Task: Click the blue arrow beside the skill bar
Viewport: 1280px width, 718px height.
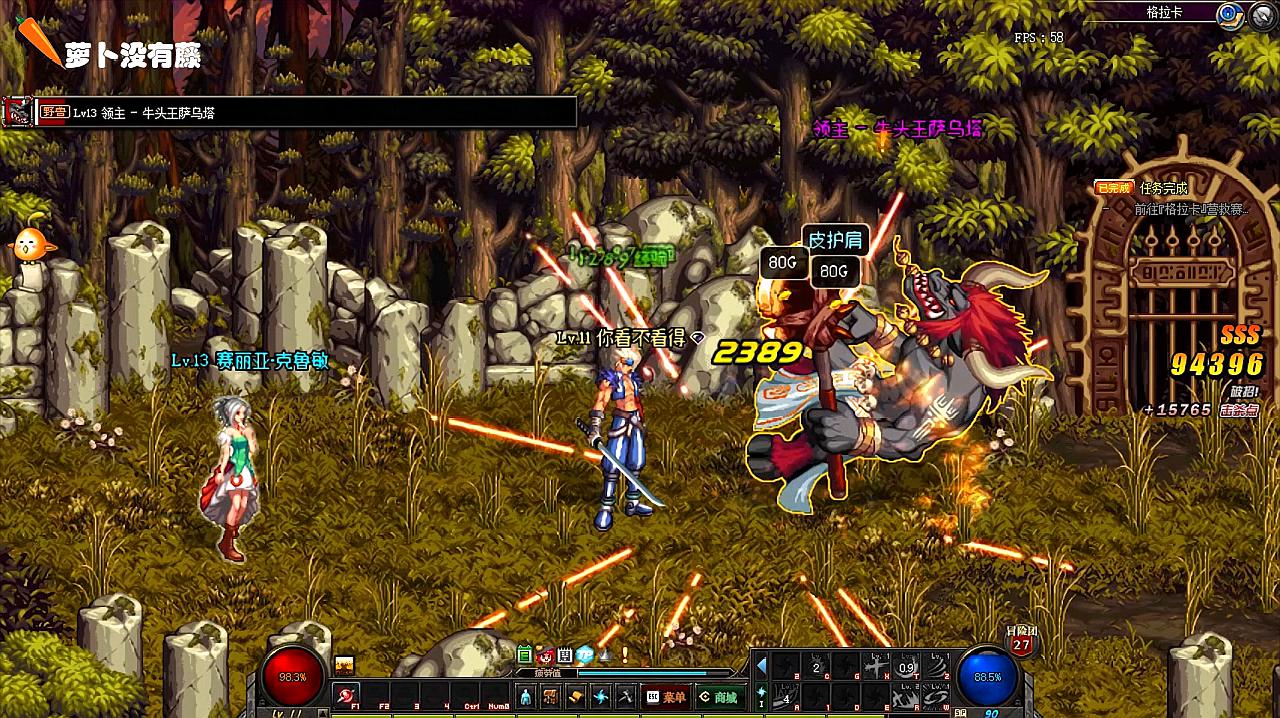Action: pos(762,667)
